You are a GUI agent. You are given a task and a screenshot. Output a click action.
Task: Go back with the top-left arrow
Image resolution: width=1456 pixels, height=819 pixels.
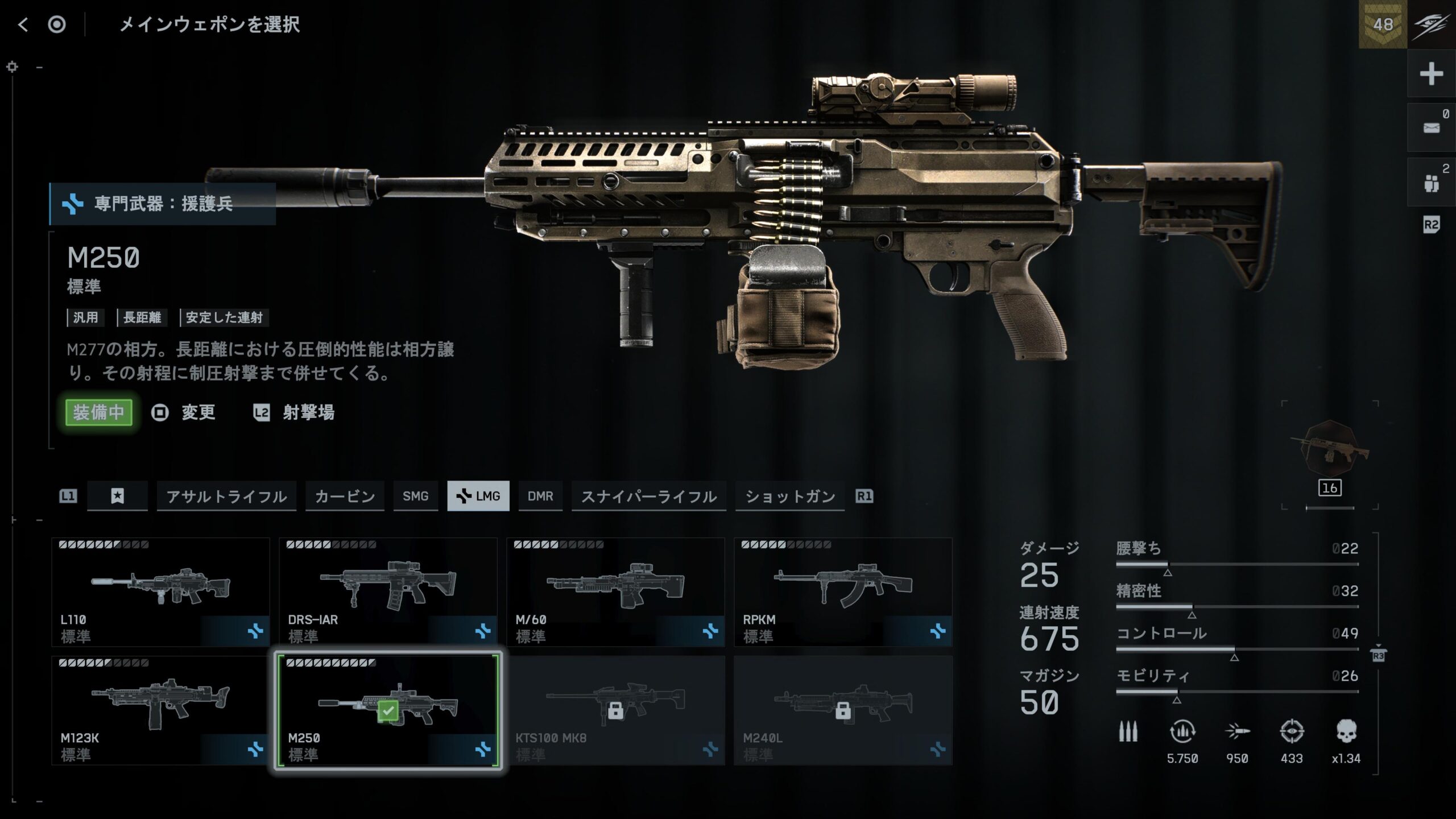tap(23, 24)
